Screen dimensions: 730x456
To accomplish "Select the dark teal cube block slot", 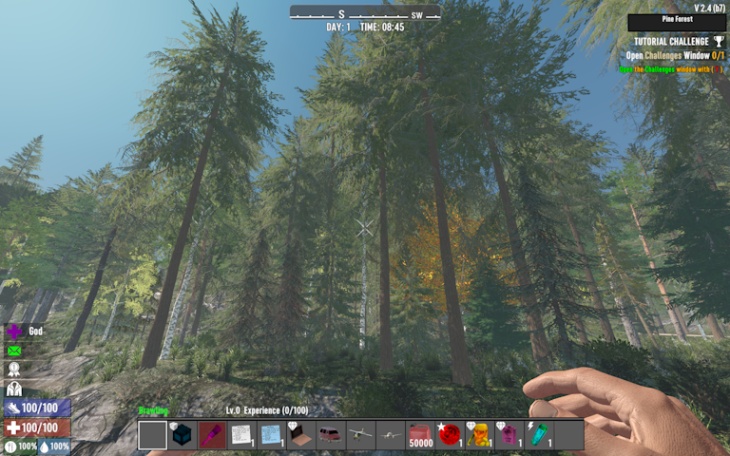I will pos(182,435).
